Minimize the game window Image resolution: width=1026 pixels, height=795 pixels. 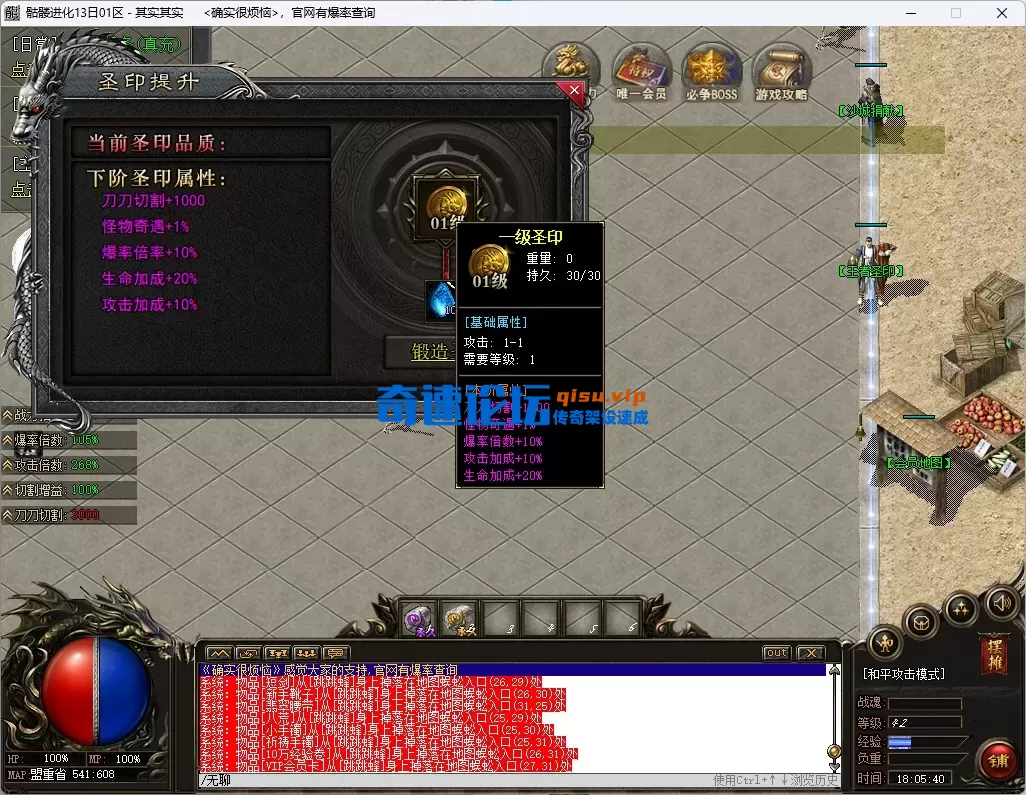(x=907, y=13)
